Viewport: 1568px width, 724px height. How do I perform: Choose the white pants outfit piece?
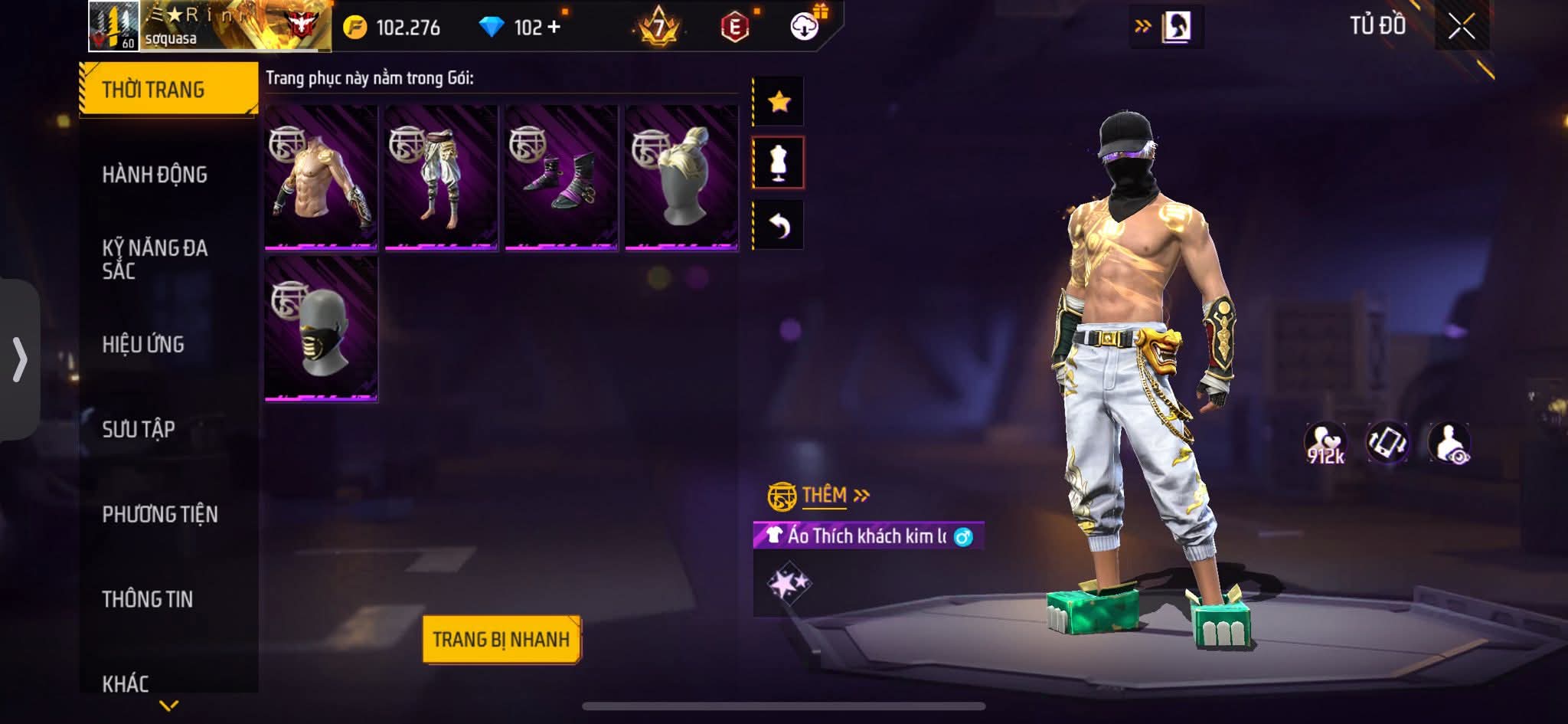[x=442, y=178]
